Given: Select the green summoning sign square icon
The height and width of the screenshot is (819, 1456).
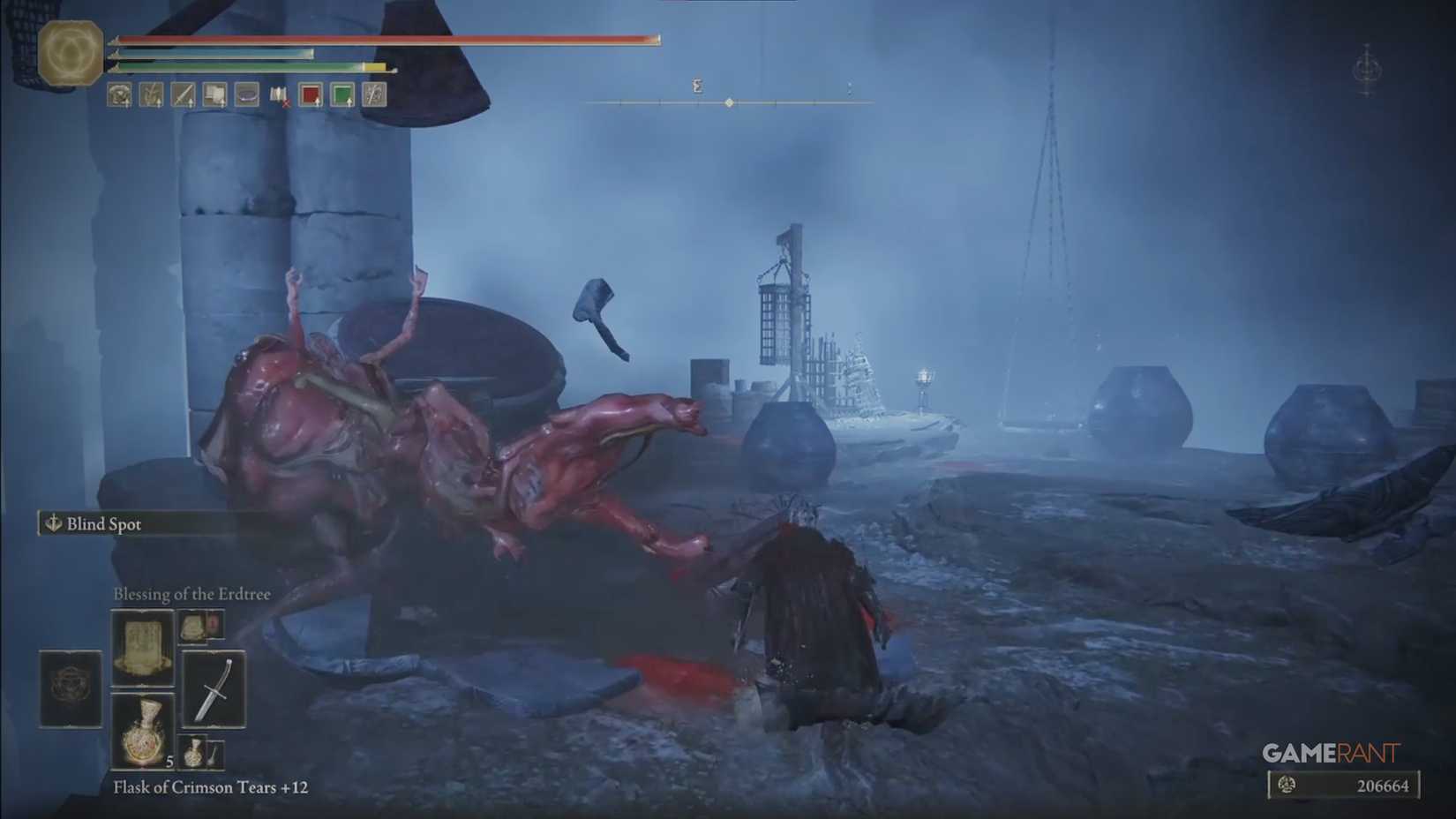Looking at the screenshot, I should click(x=341, y=95).
